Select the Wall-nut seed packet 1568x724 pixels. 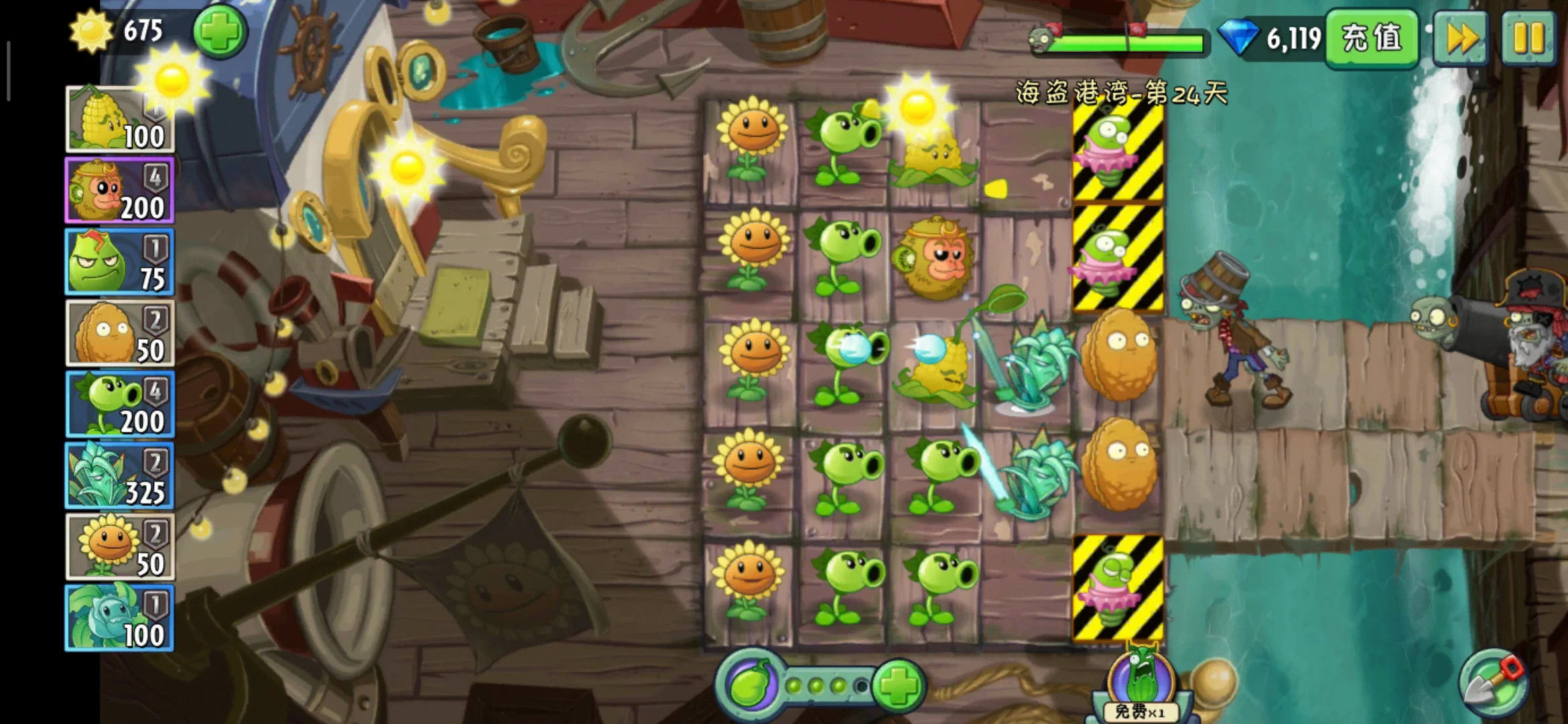click(x=119, y=333)
